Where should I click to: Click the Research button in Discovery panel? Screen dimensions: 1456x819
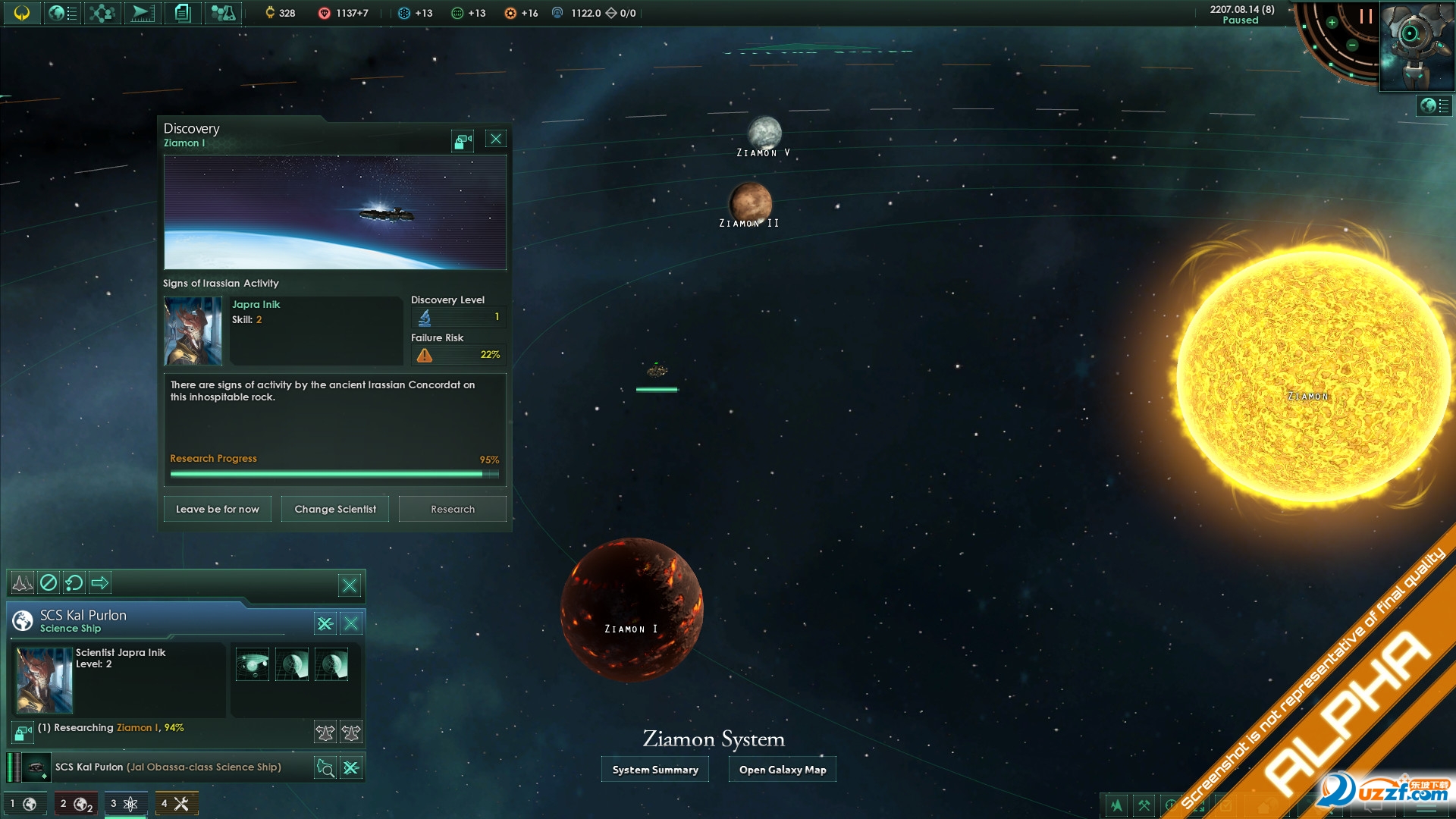click(x=452, y=509)
